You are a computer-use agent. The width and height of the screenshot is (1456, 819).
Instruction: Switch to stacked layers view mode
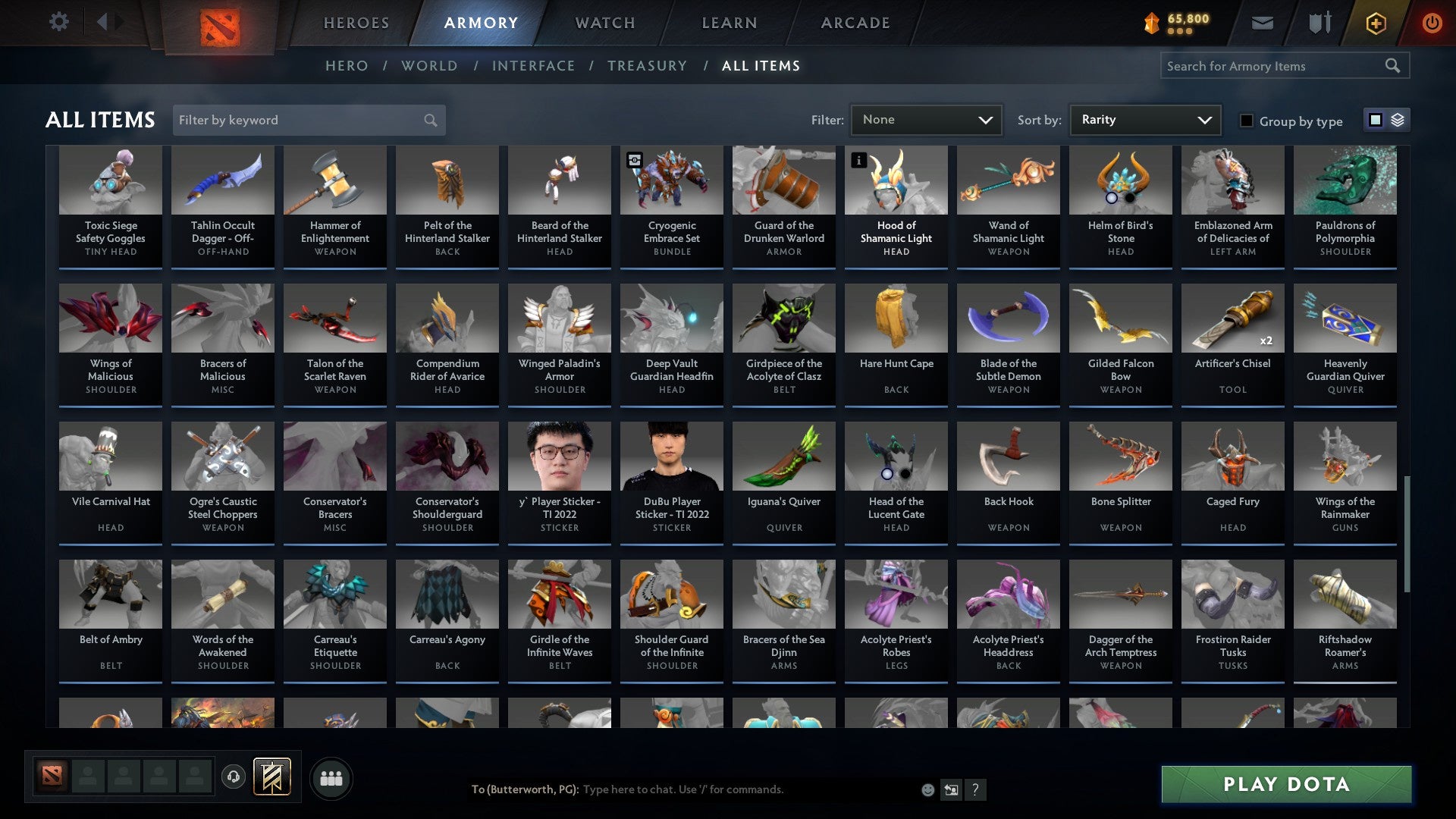point(1398,120)
